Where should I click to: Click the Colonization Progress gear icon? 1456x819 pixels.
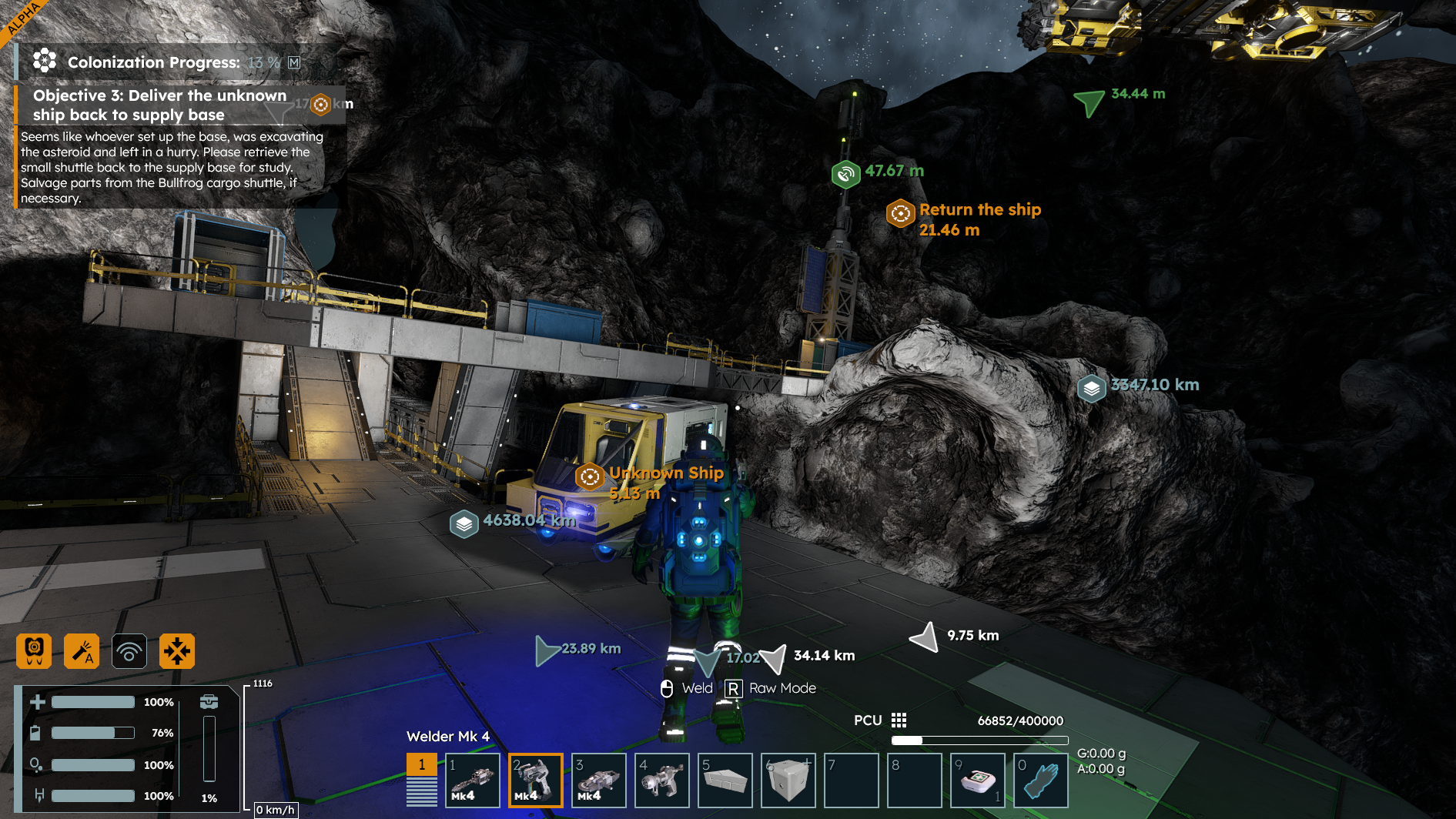(45, 61)
